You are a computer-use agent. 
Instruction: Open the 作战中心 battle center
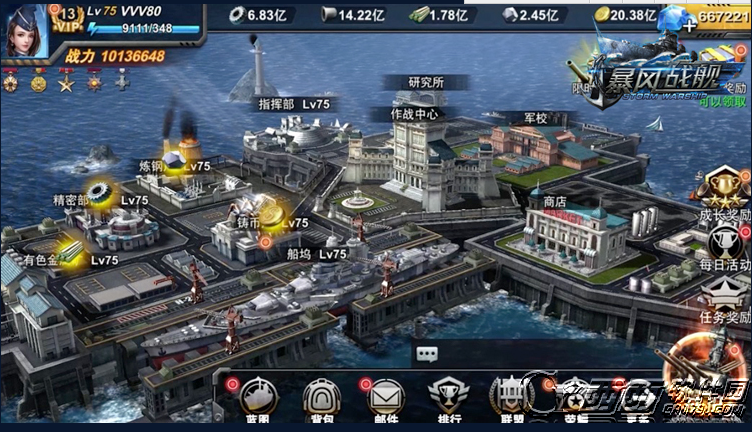[x=414, y=114]
